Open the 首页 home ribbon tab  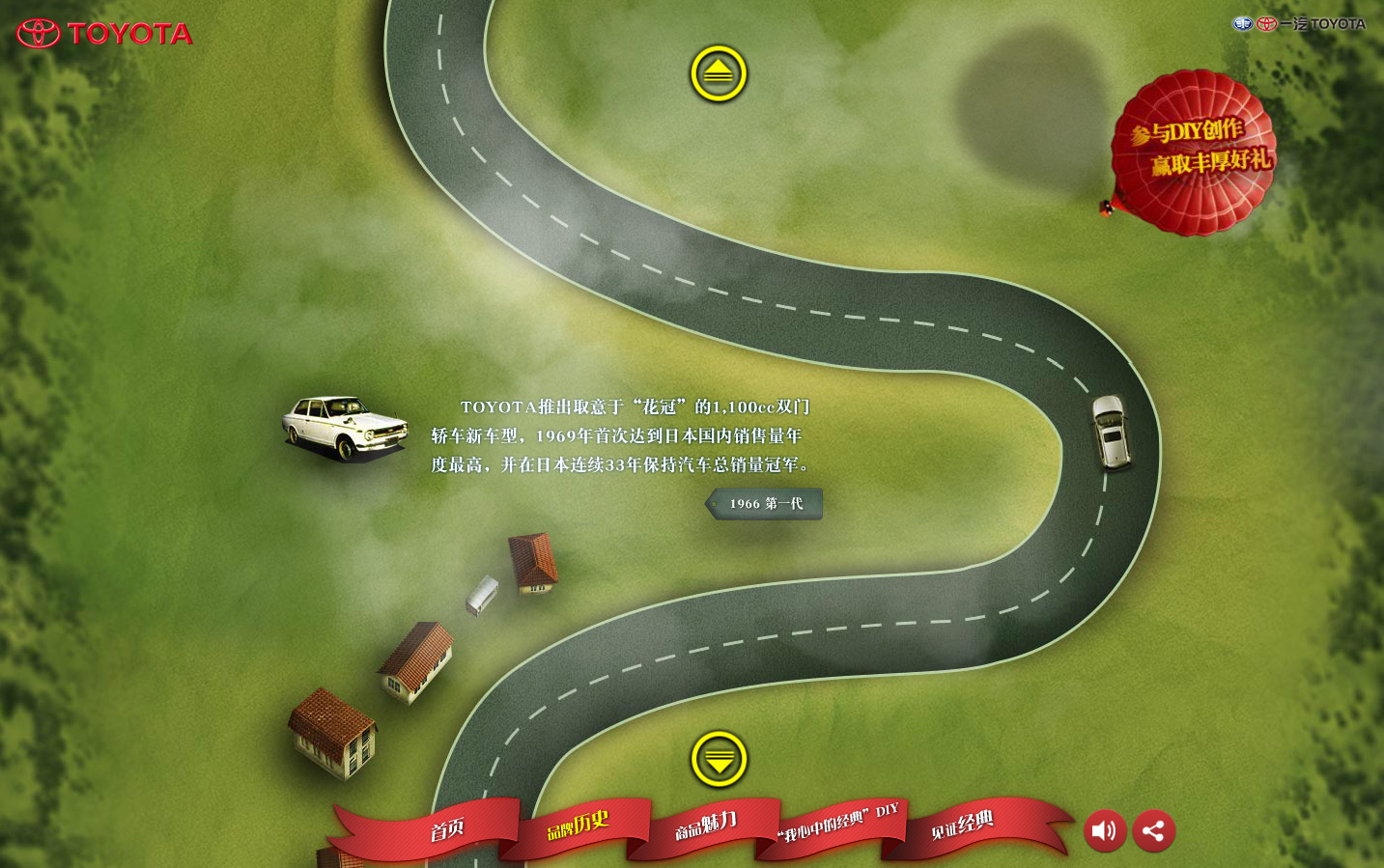447,829
